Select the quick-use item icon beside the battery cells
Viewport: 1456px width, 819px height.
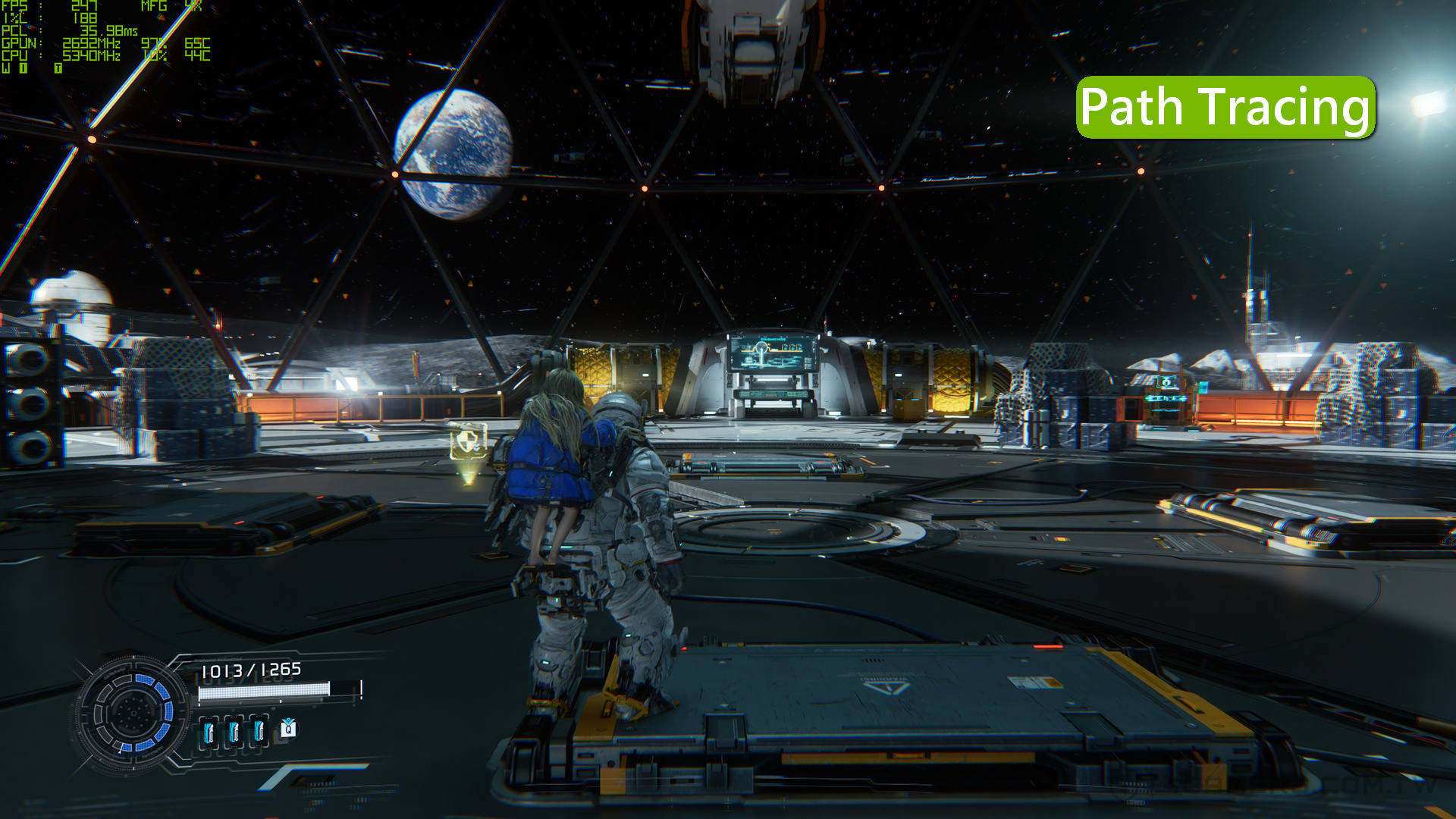288,729
